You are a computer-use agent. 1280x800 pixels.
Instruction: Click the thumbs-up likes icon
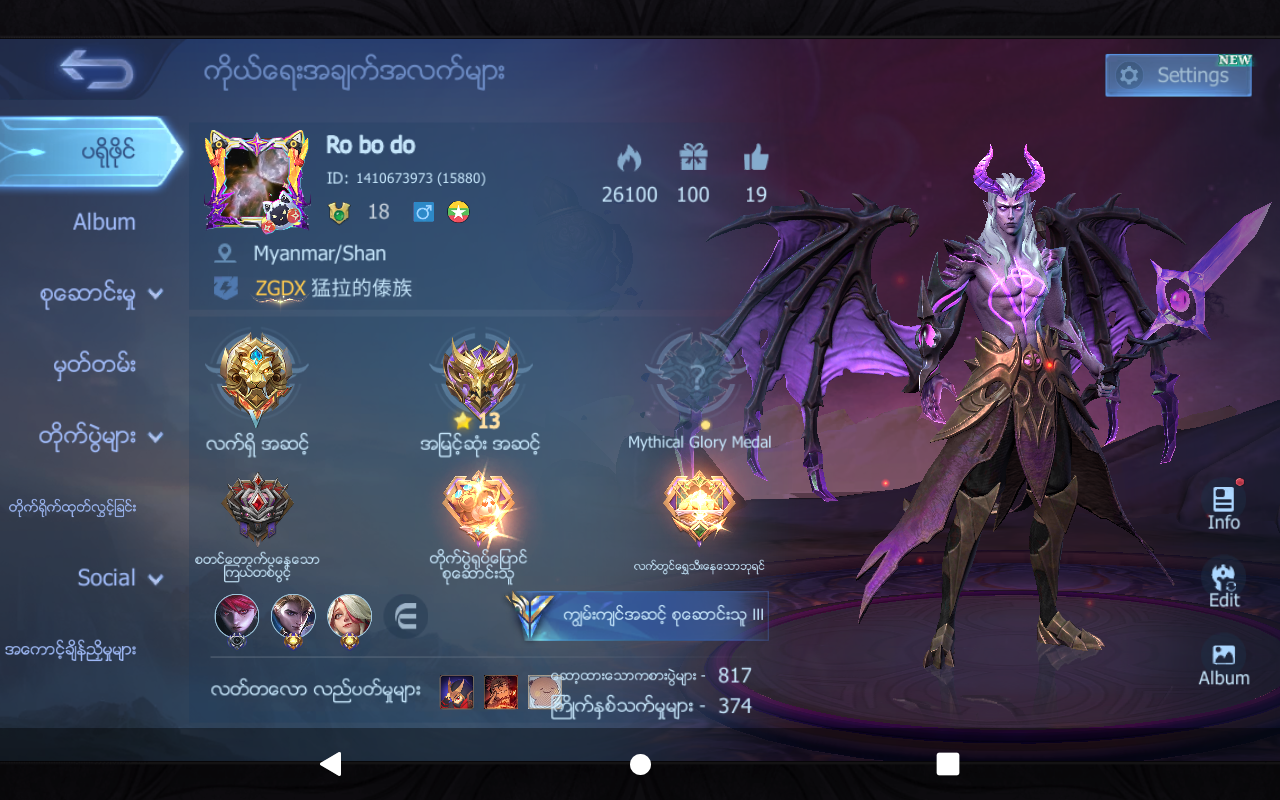(x=755, y=158)
